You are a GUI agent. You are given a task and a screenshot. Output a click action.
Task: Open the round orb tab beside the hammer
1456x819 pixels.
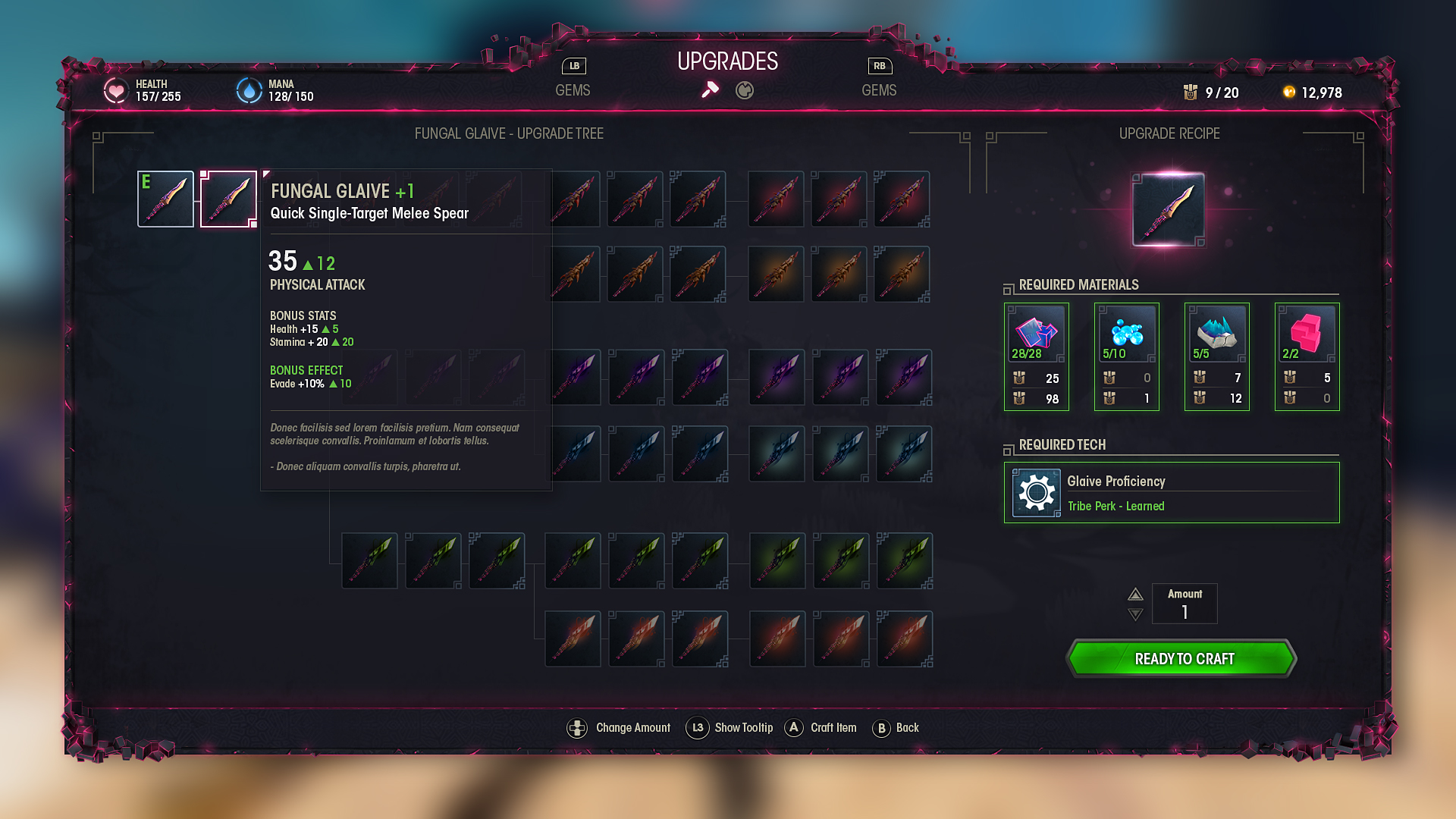pyautogui.click(x=745, y=91)
